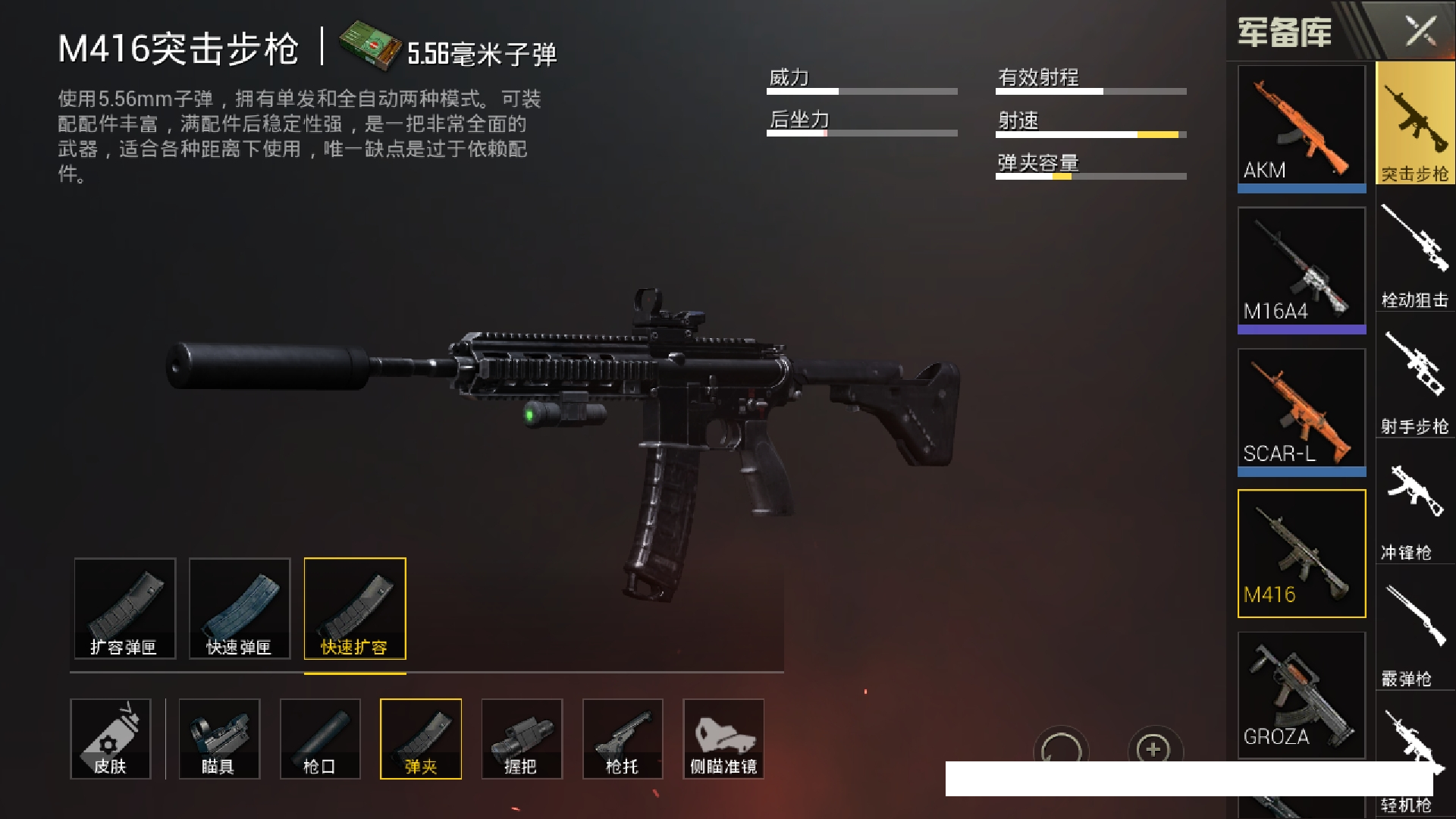Pick the SCAR-L weapon
Screen dimensions: 1456x819
tap(1301, 409)
